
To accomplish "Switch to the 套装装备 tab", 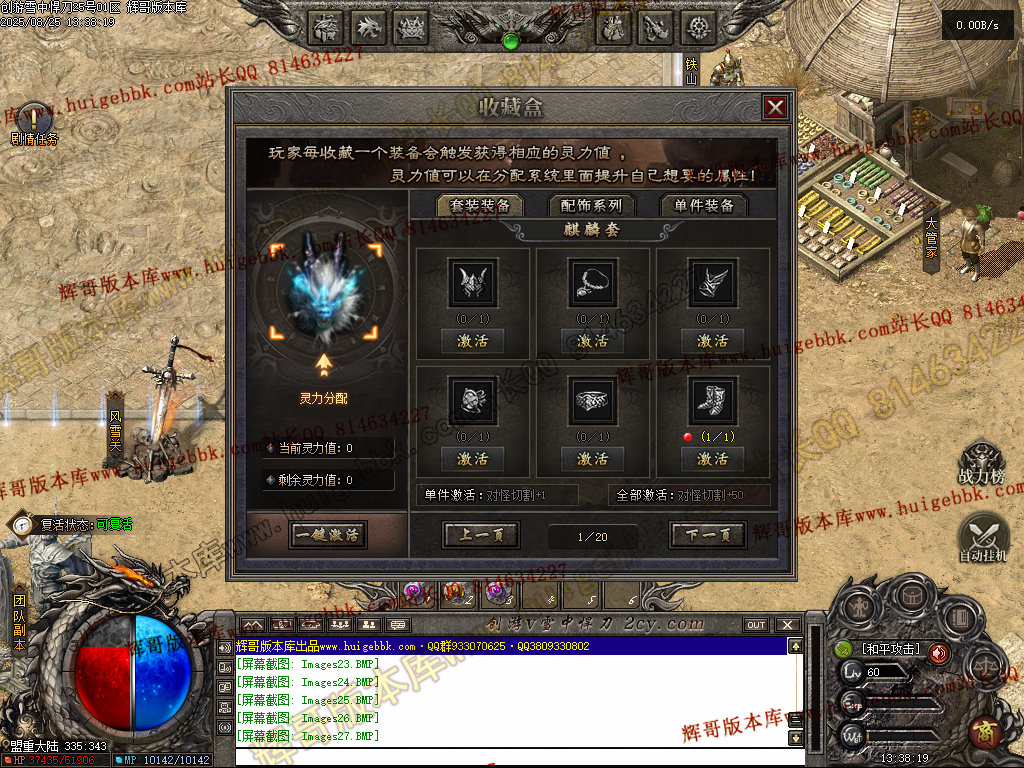I will (480, 205).
